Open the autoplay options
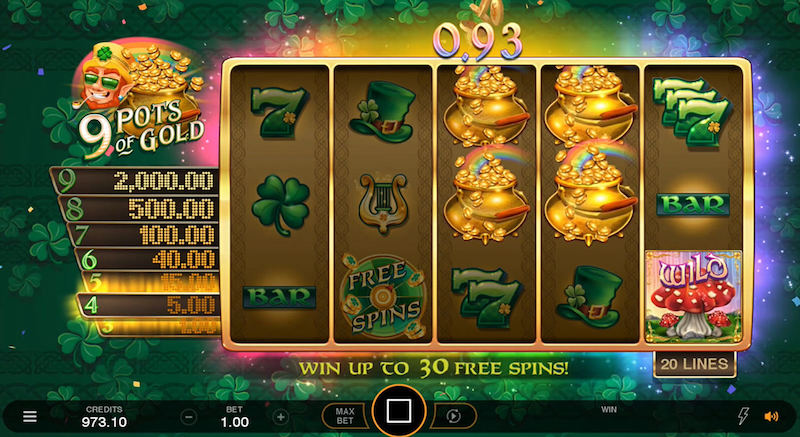Viewport: 800px width, 437px height. pyautogui.click(x=454, y=416)
